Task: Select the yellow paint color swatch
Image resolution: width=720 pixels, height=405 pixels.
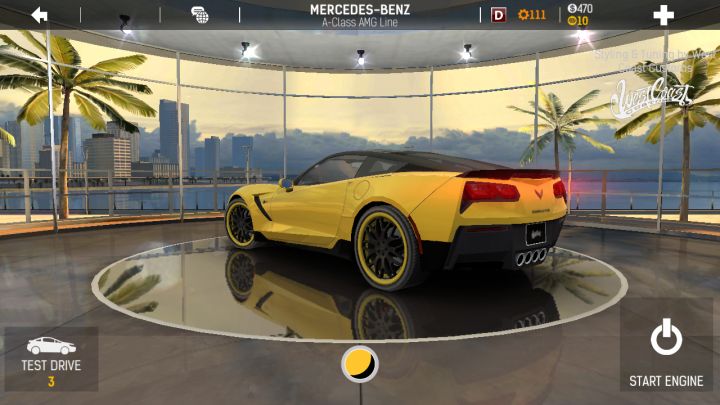Action: 359,363
